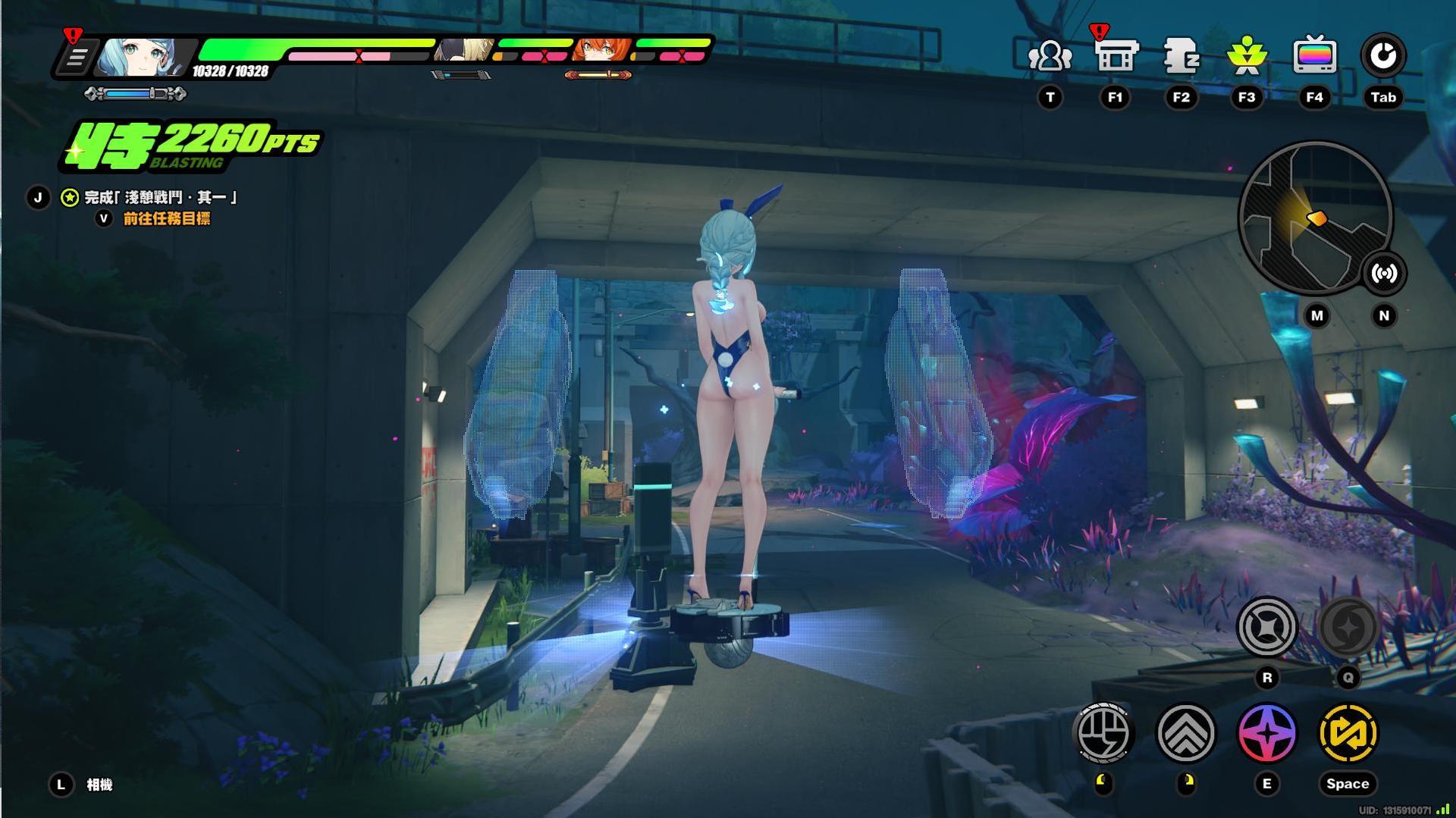The width and height of the screenshot is (1456, 818).
Task: Open the friends silhouette icon
Action: pyautogui.click(x=1050, y=57)
